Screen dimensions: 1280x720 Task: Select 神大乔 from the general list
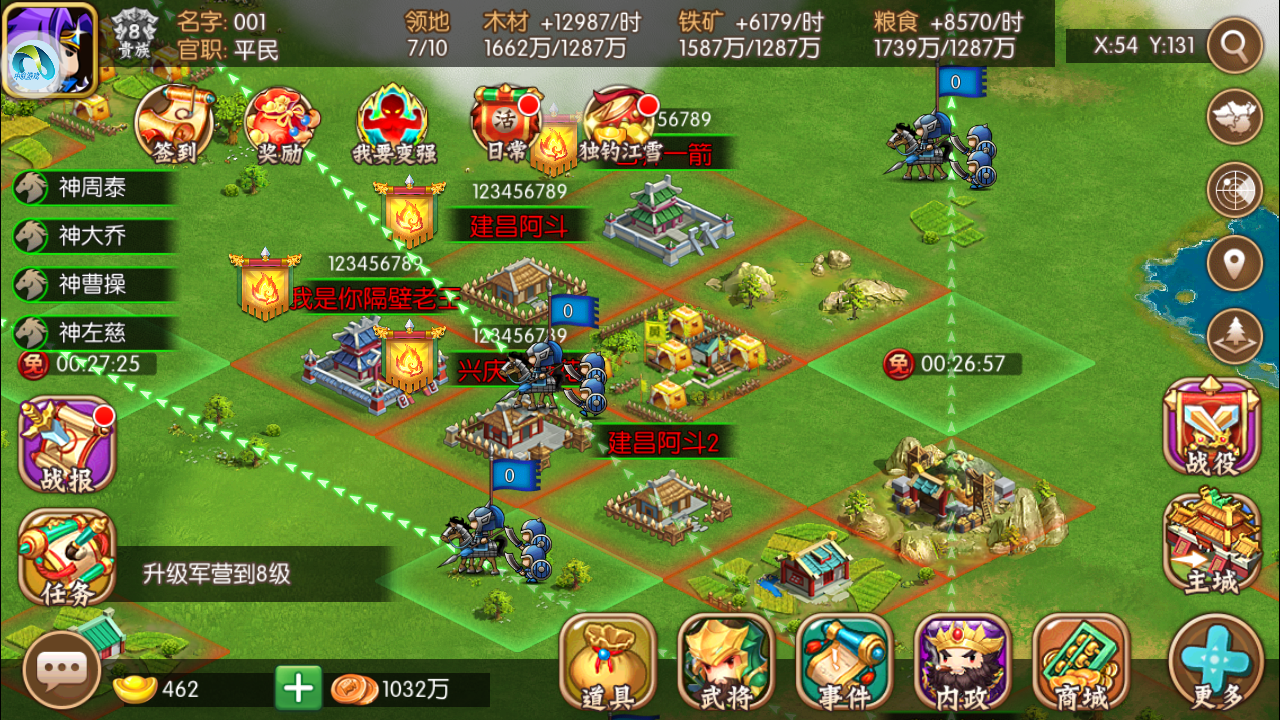[92, 236]
